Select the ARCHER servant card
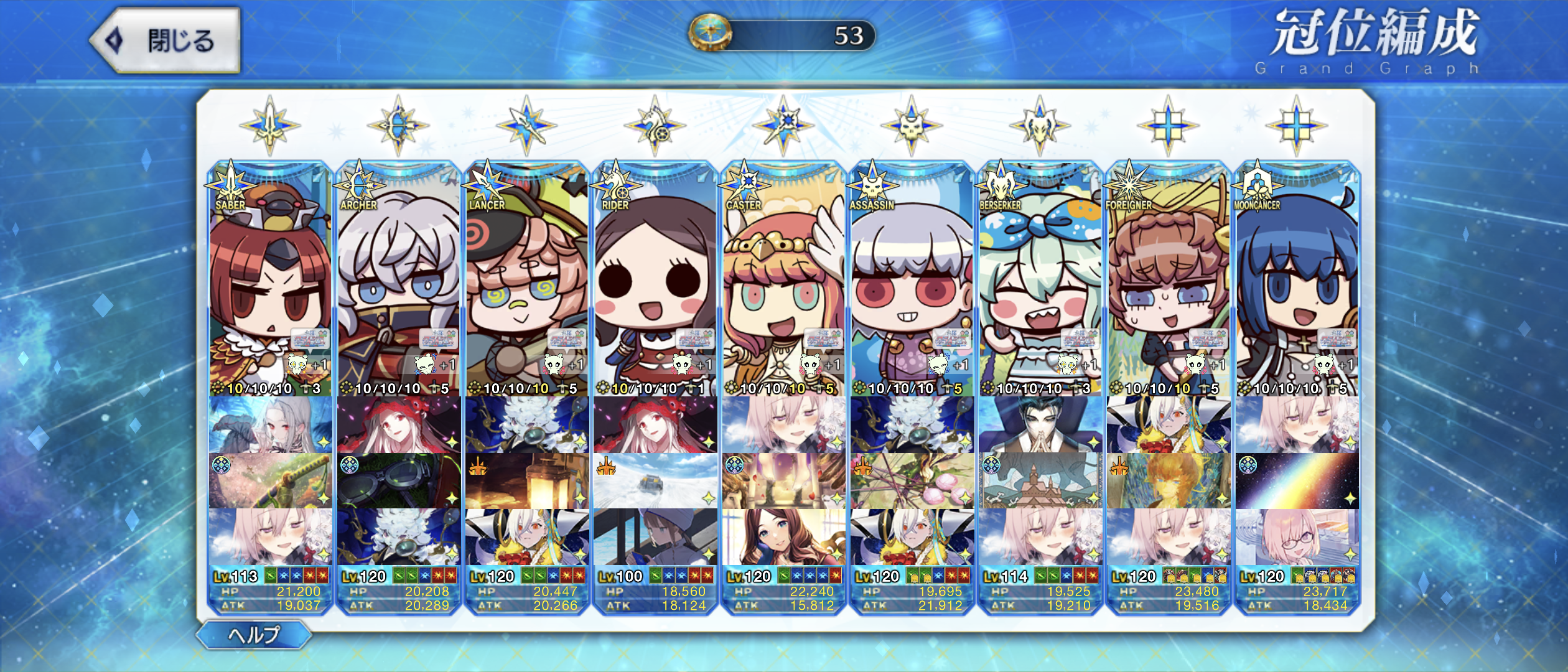The width and height of the screenshot is (1568, 672). coord(398,280)
